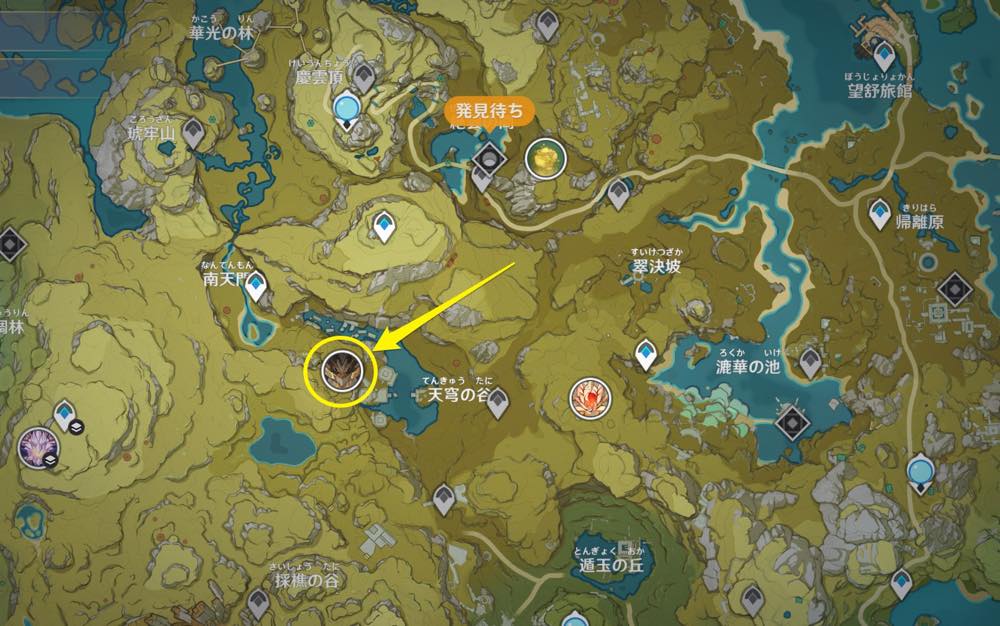The image size is (1000, 626).
Task: Select the purple crystal boss marker
Action: [37, 445]
